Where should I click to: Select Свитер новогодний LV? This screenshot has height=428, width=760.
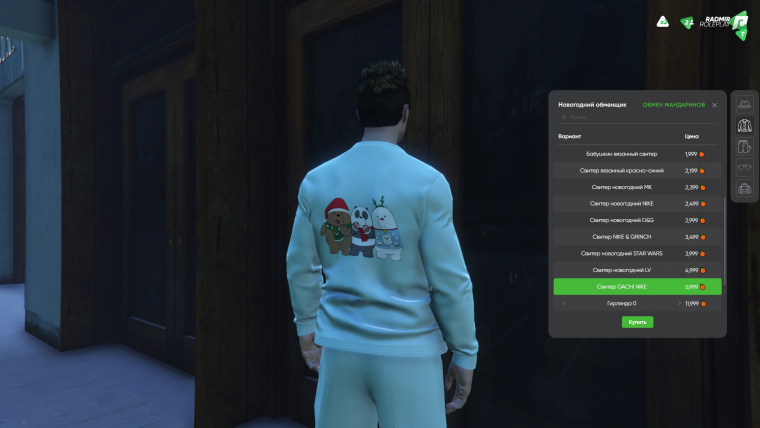click(x=636, y=270)
